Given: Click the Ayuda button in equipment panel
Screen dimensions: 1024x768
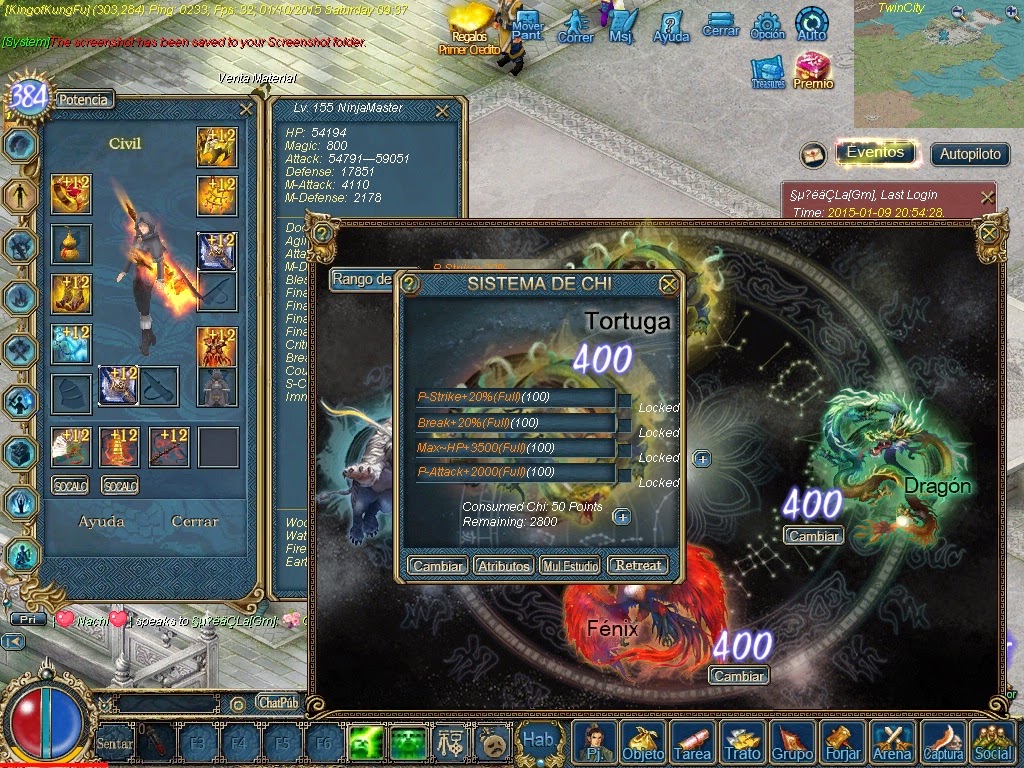Looking at the screenshot, I should click(102, 521).
